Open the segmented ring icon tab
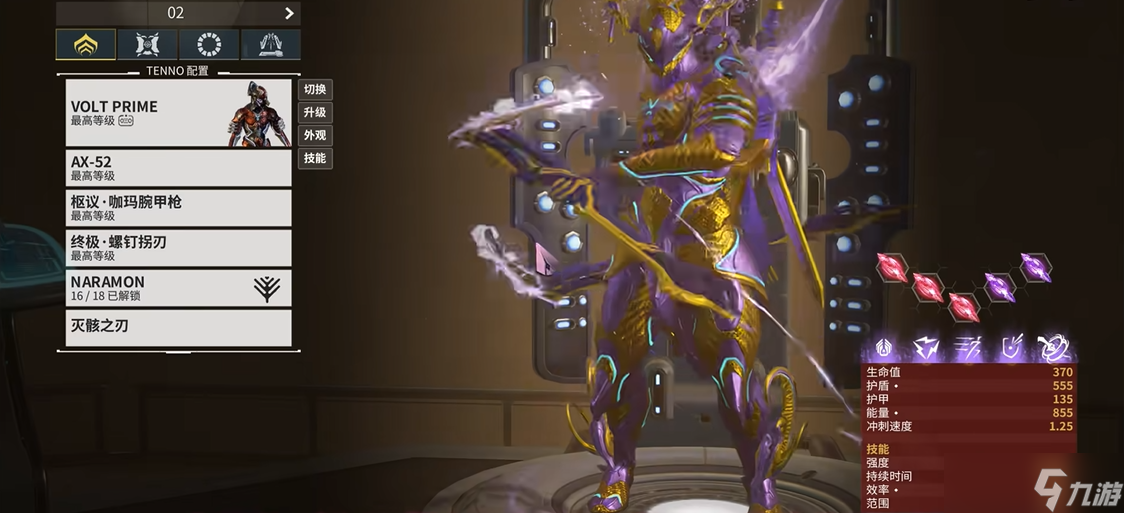 [209, 45]
